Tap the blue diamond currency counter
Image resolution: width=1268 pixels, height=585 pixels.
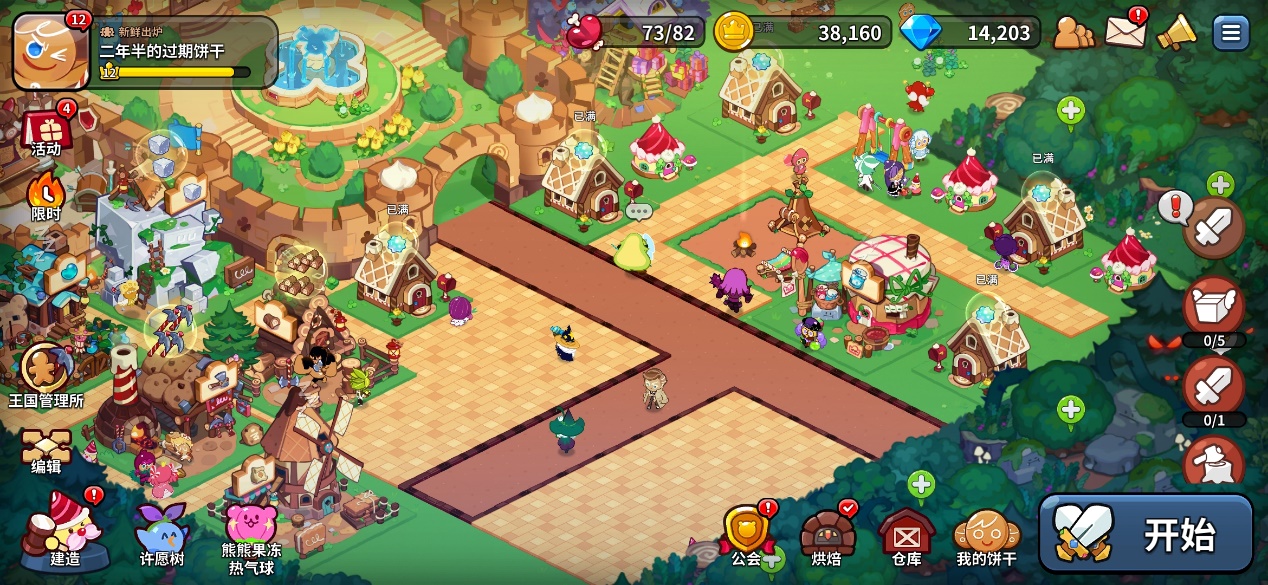click(970, 32)
